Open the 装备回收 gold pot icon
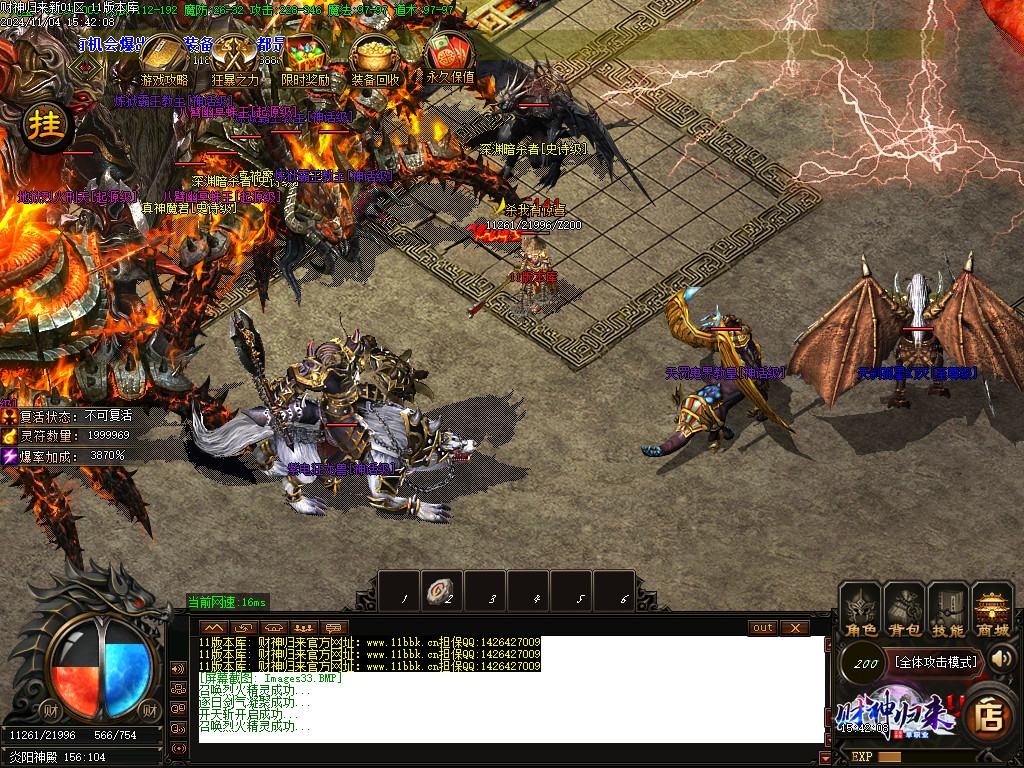This screenshot has width=1024, height=768. [x=376, y=60]
